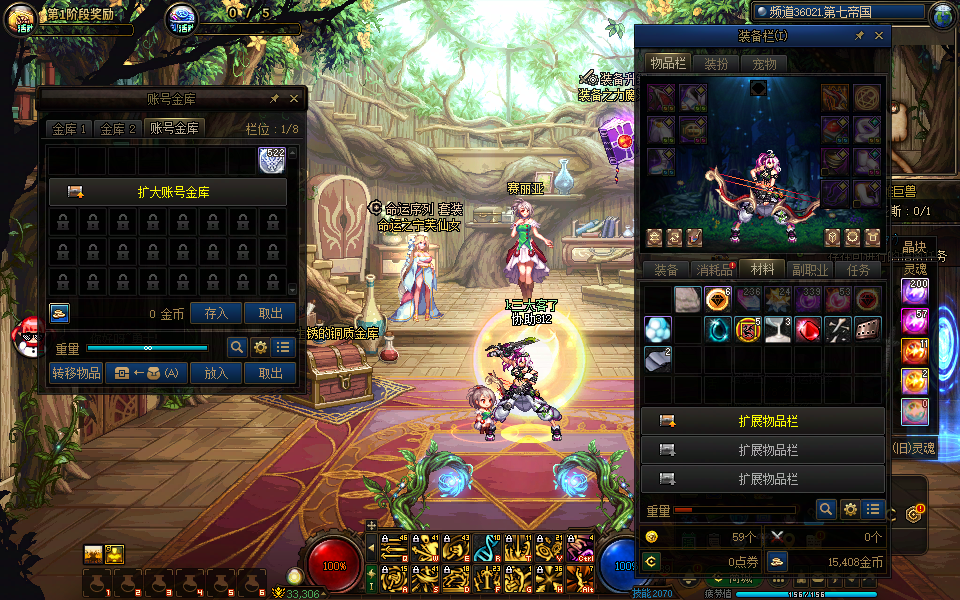Viewport: 960px width, 600px height.
Task: Click the yellow 扩展物品栏 expand inventory button
Action: click(x=763, y=421)
